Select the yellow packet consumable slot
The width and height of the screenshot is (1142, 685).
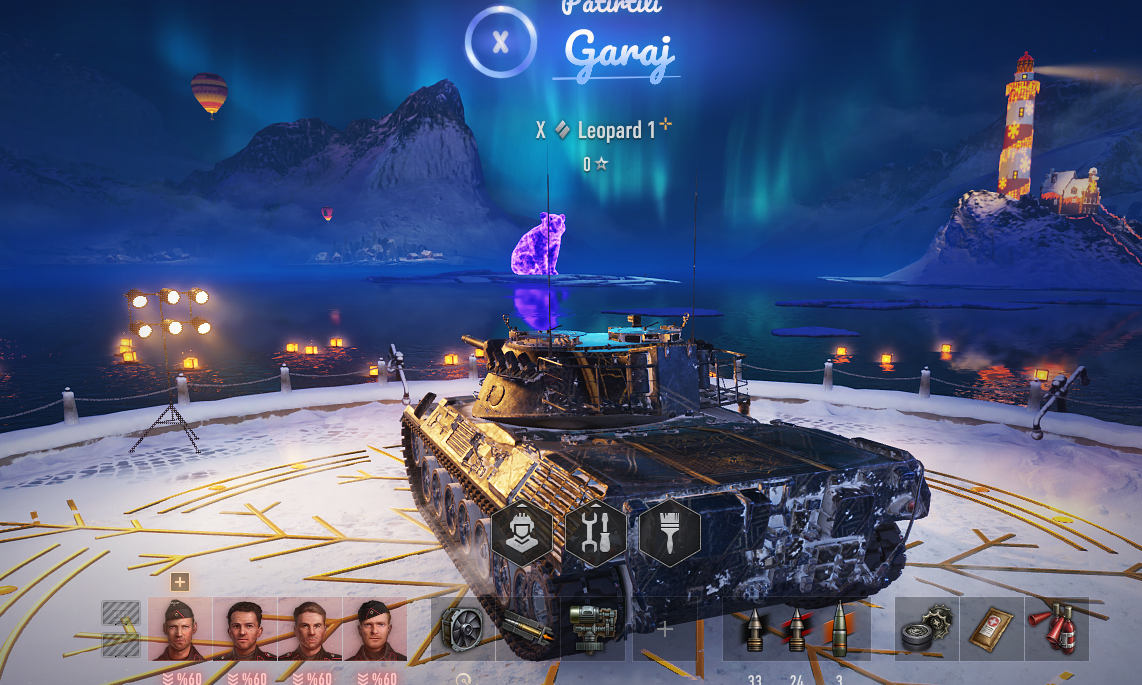coord(991,630)
